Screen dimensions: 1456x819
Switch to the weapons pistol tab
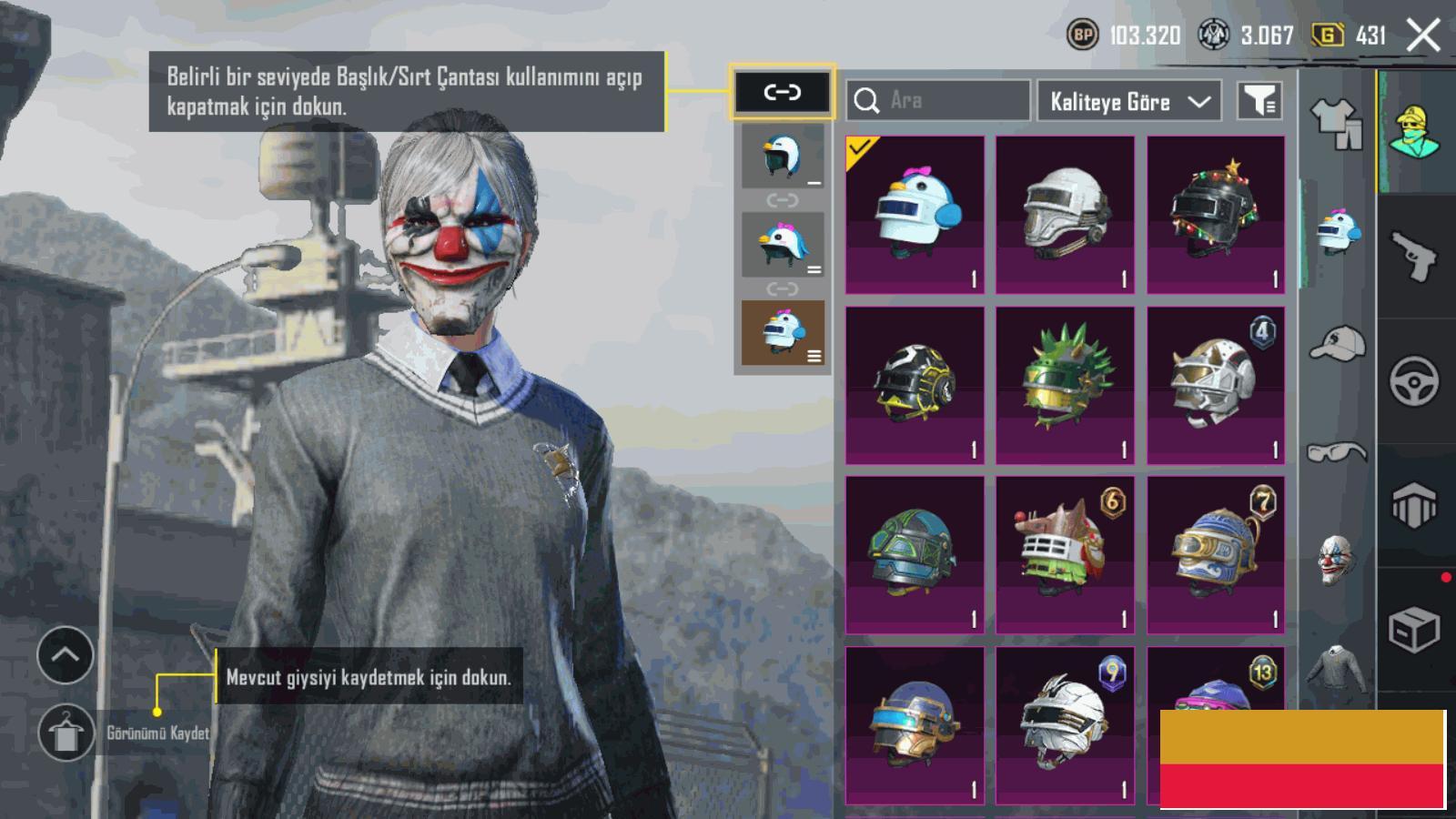1414,256
